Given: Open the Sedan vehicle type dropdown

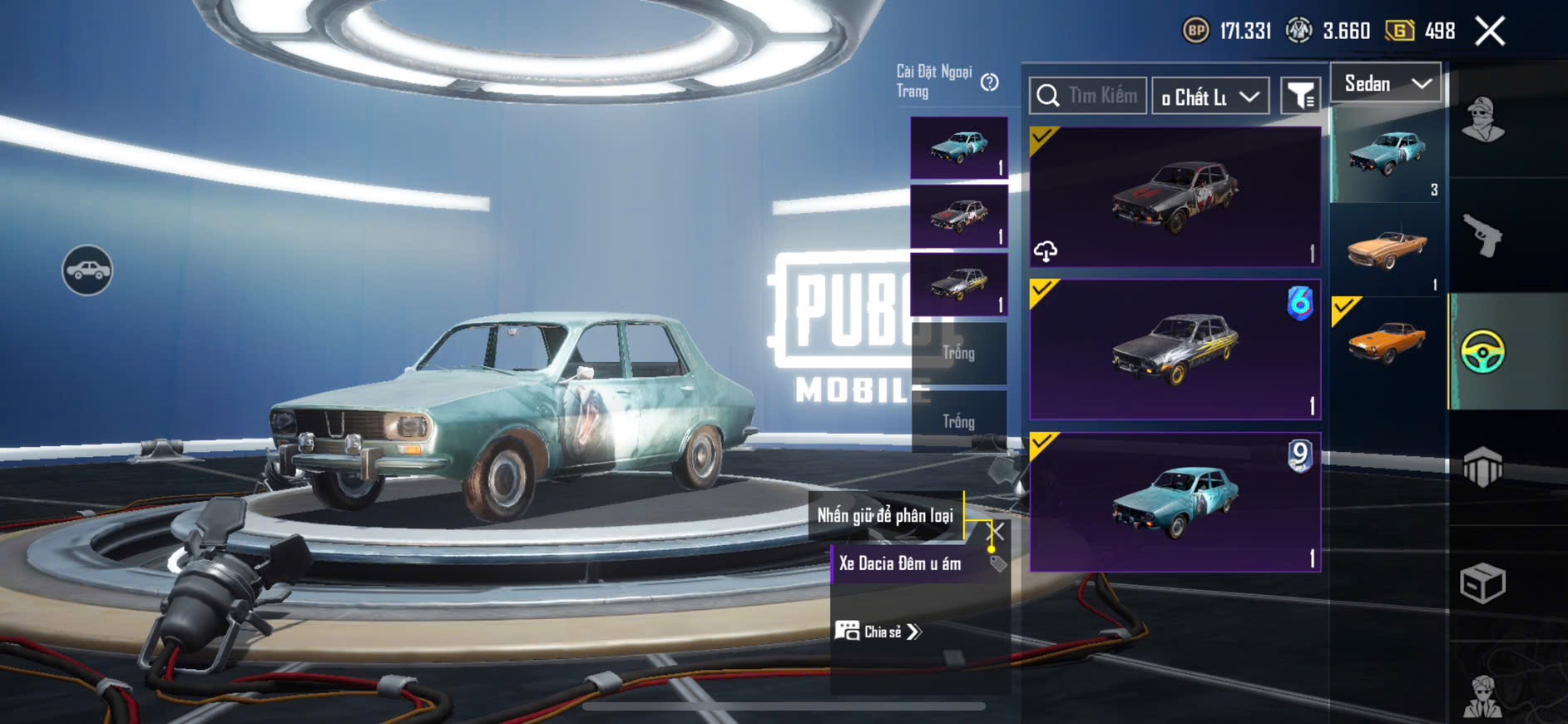Looking at the screenshot, I should pyautogui.click(x=1386, y=83).
